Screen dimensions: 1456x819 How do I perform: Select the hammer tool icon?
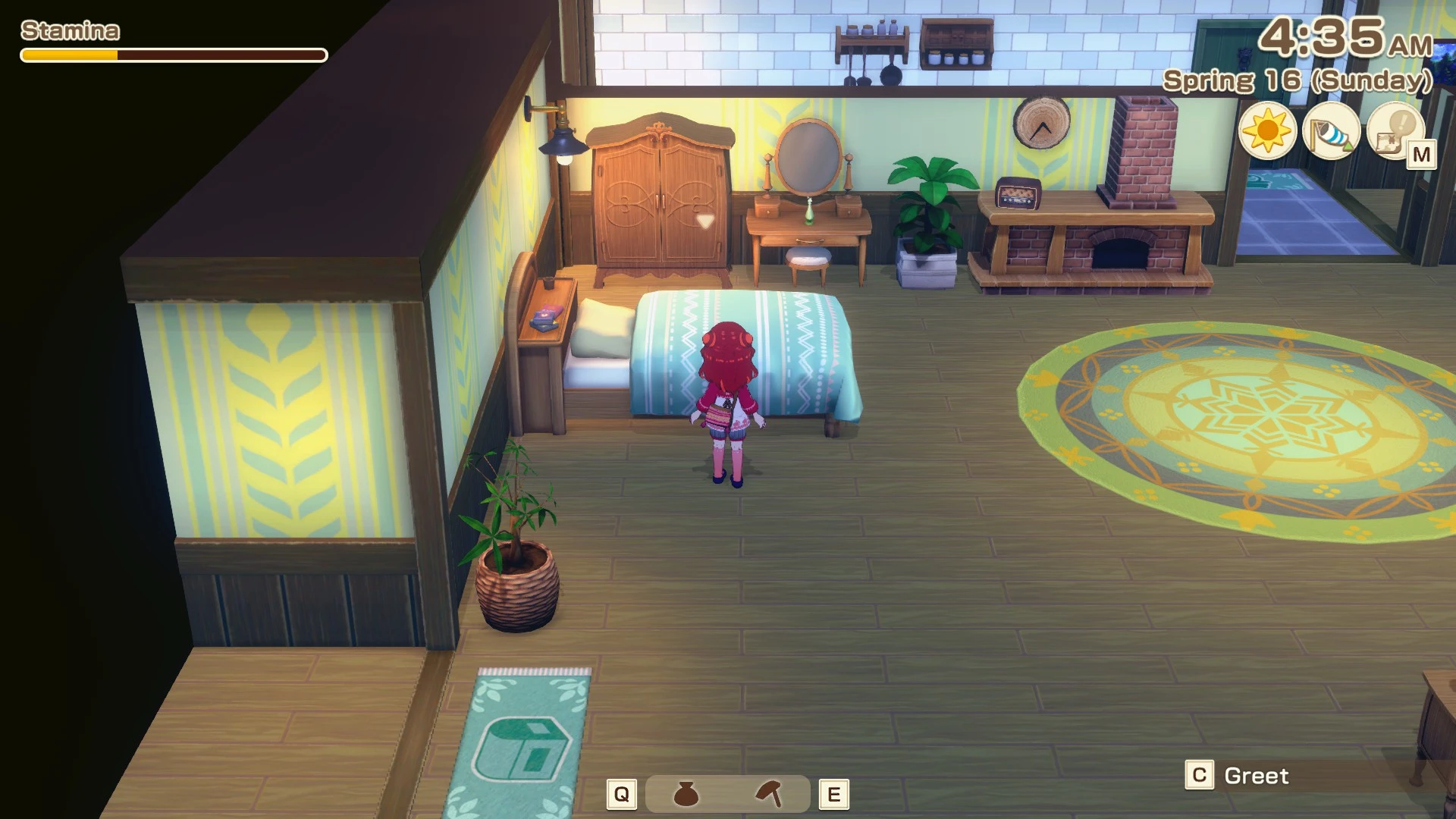(x=769, y=794)
